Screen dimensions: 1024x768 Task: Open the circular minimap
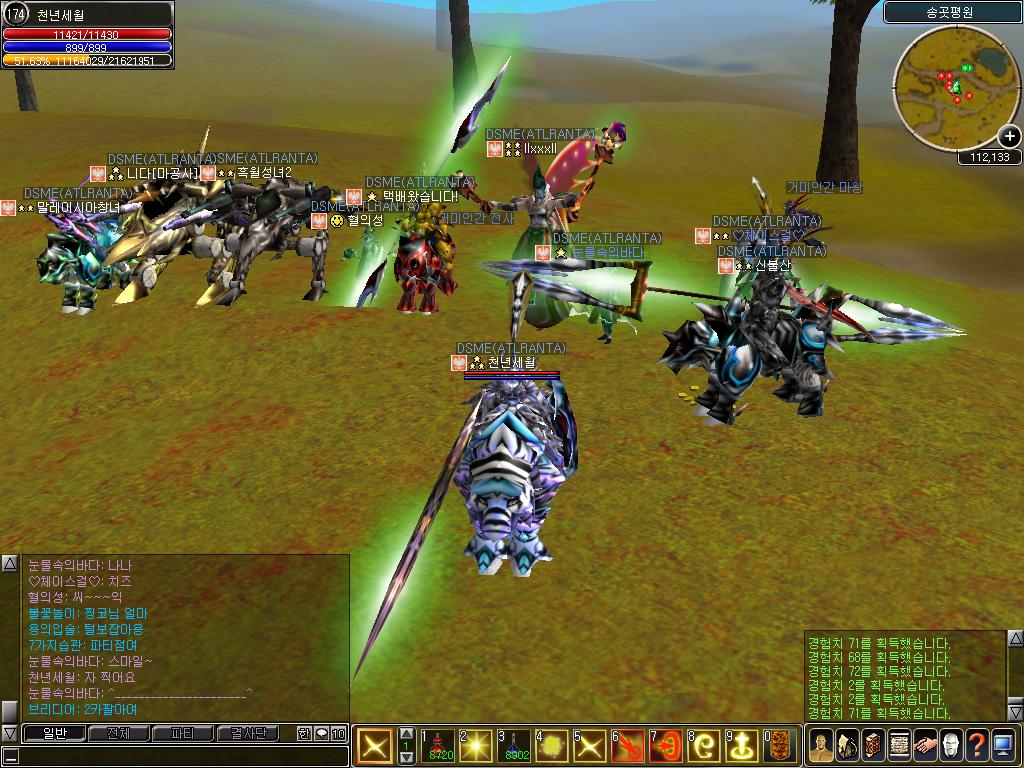[x=944, y=82]
